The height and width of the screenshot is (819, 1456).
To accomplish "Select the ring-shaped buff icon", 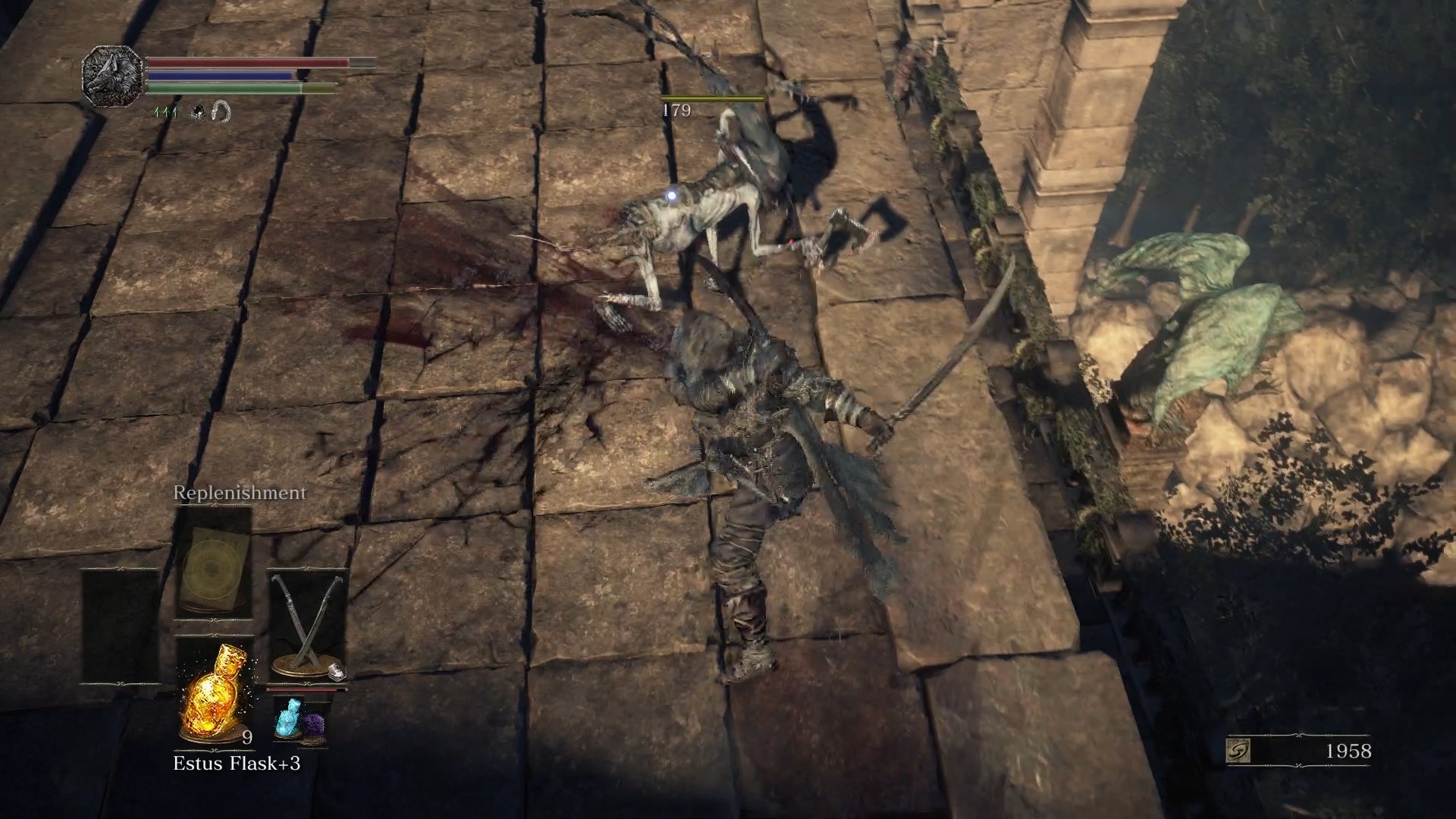I will pos(221,112).
